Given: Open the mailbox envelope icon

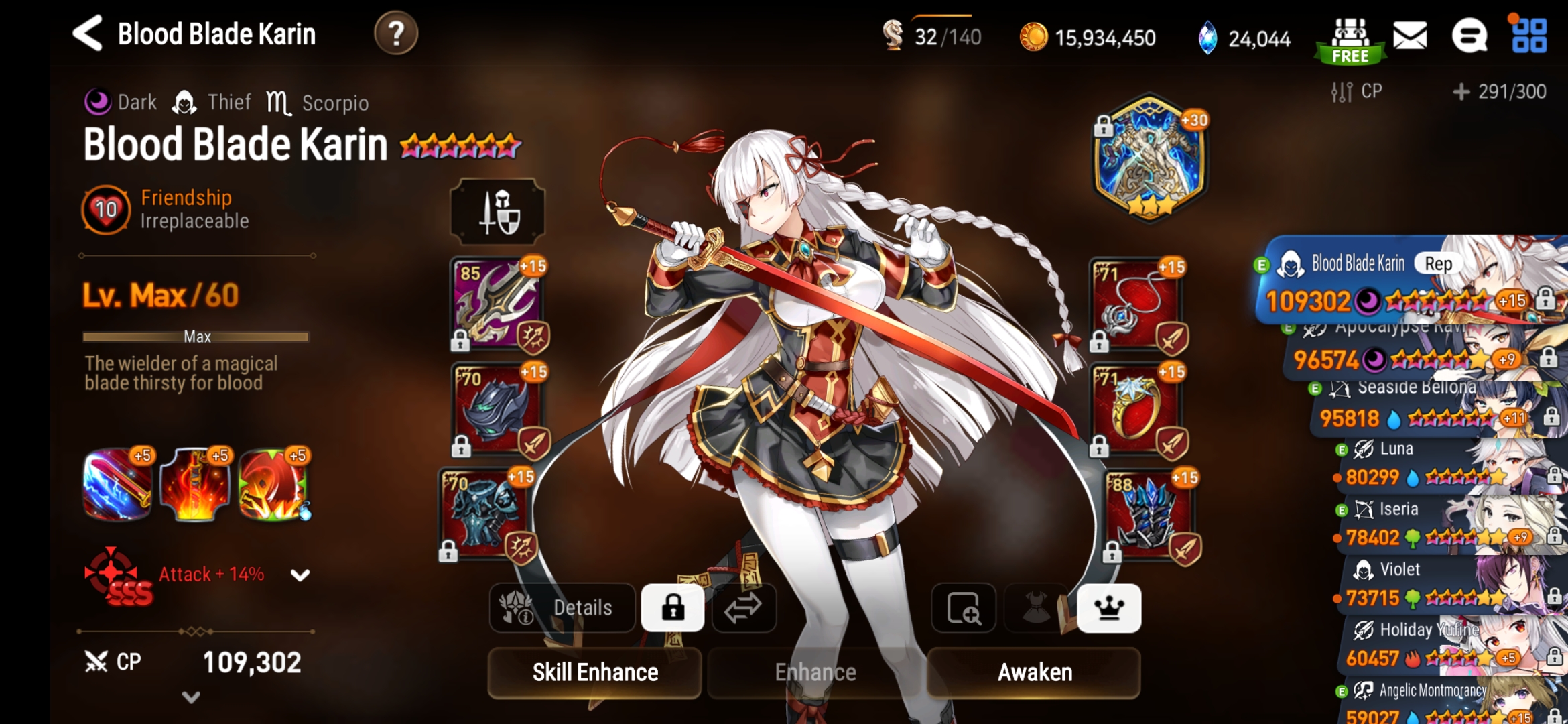Looking at the screenshot, I should pos(1410,36).
